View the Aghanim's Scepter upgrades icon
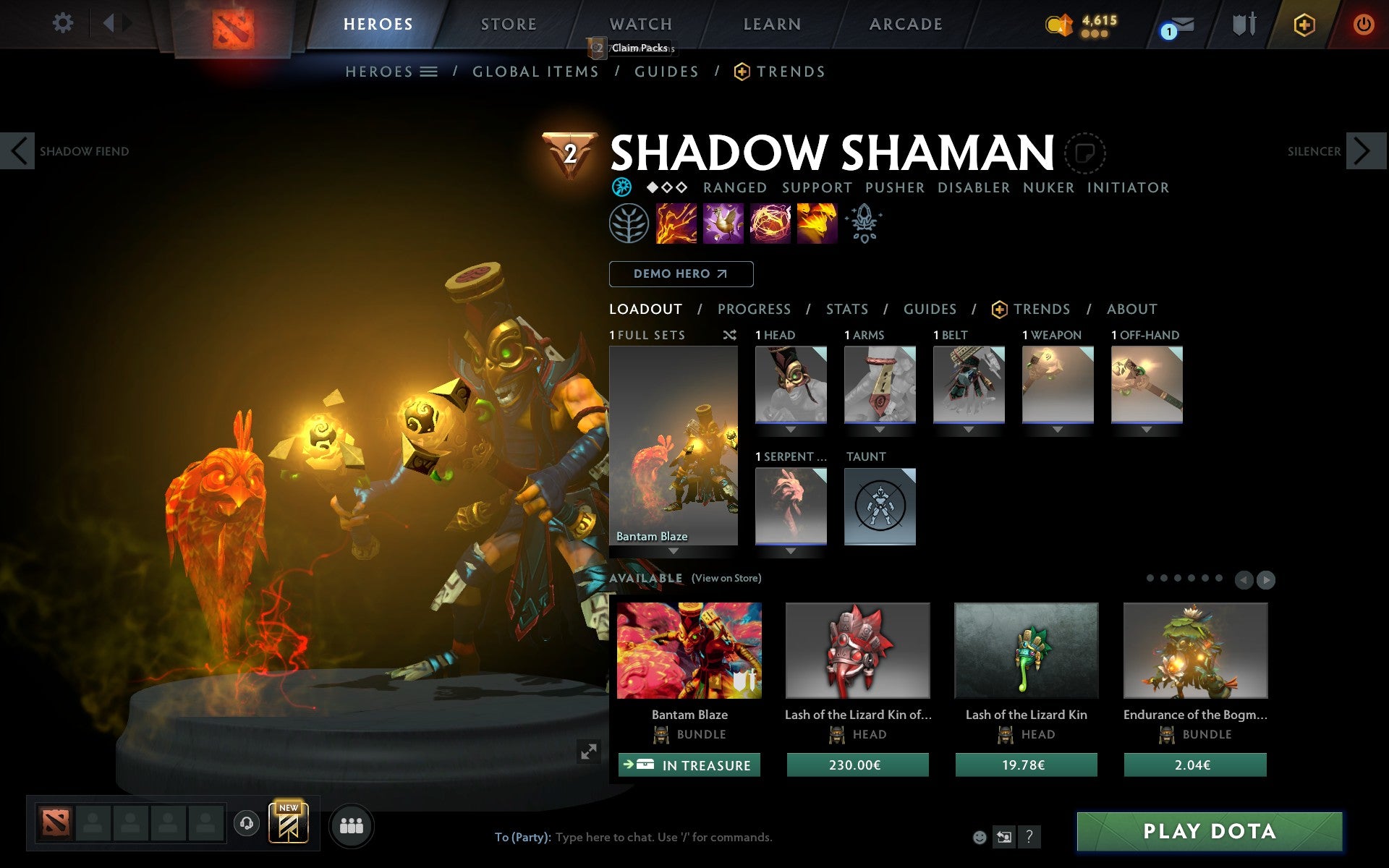The width and height of the screenshot is (1389, 868). coord(865,224)
